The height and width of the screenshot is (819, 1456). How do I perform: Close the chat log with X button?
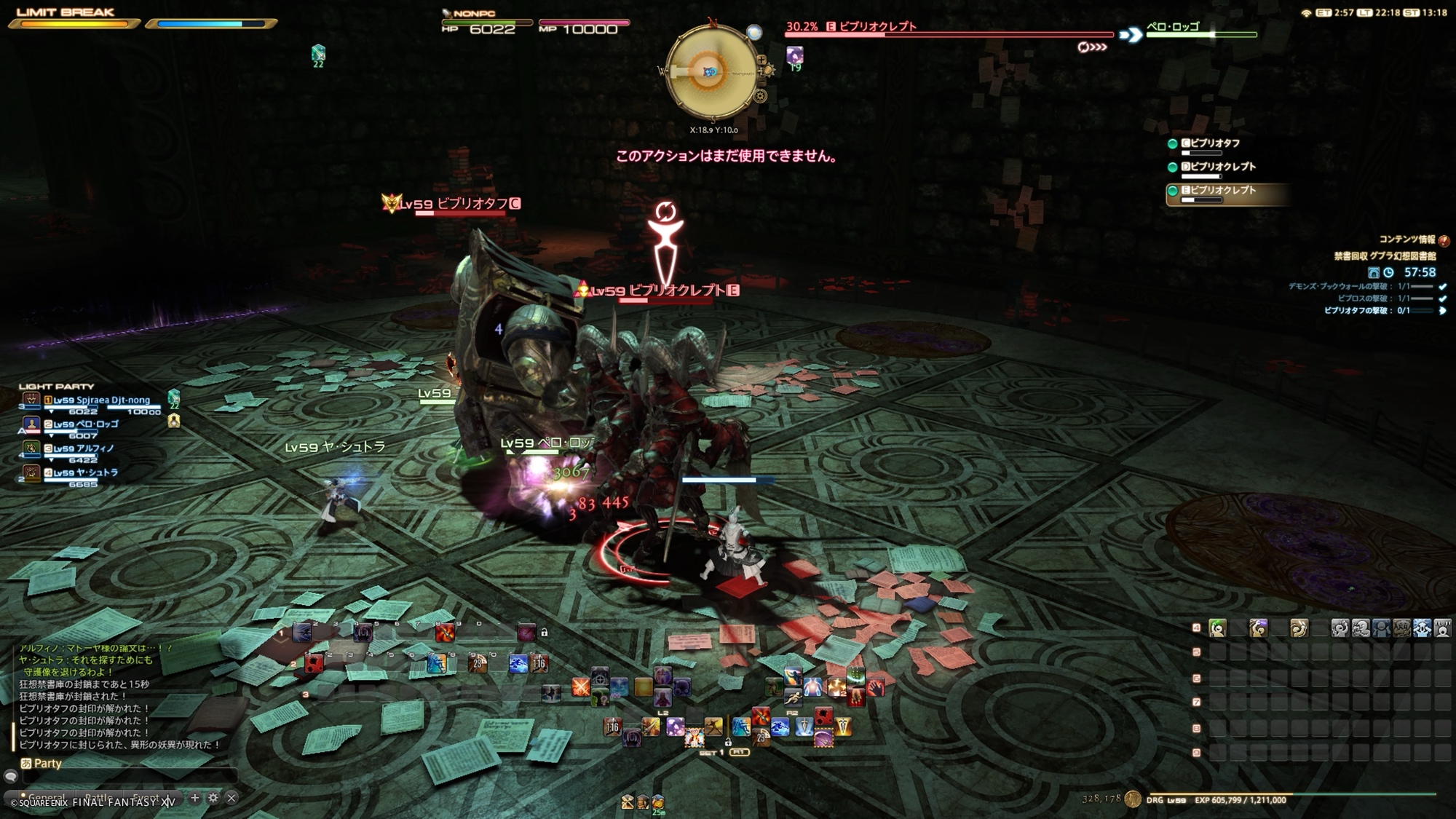pyautogui.click(x=232, y=798)
